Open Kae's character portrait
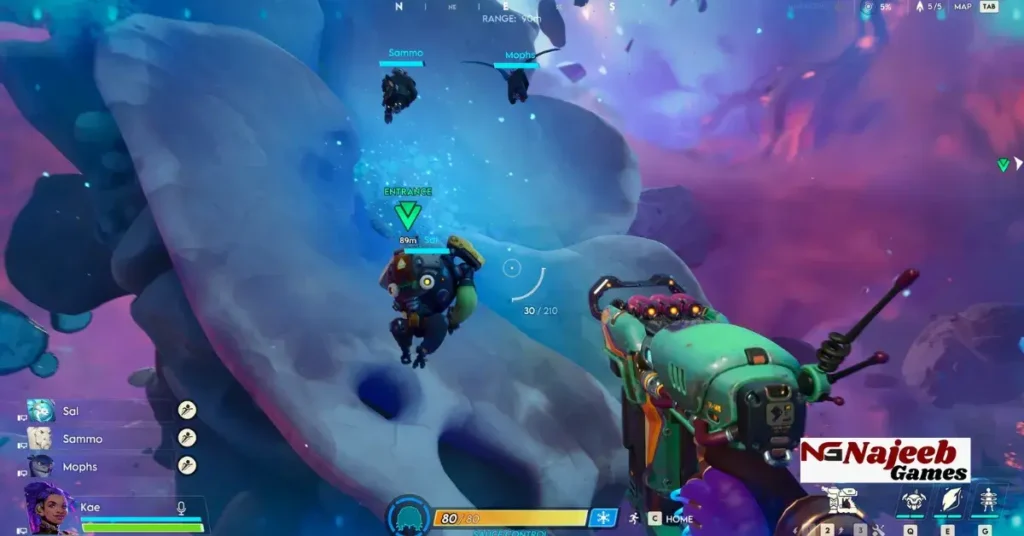The height and width of the screenshot is (536, 1024). (49, 508)
